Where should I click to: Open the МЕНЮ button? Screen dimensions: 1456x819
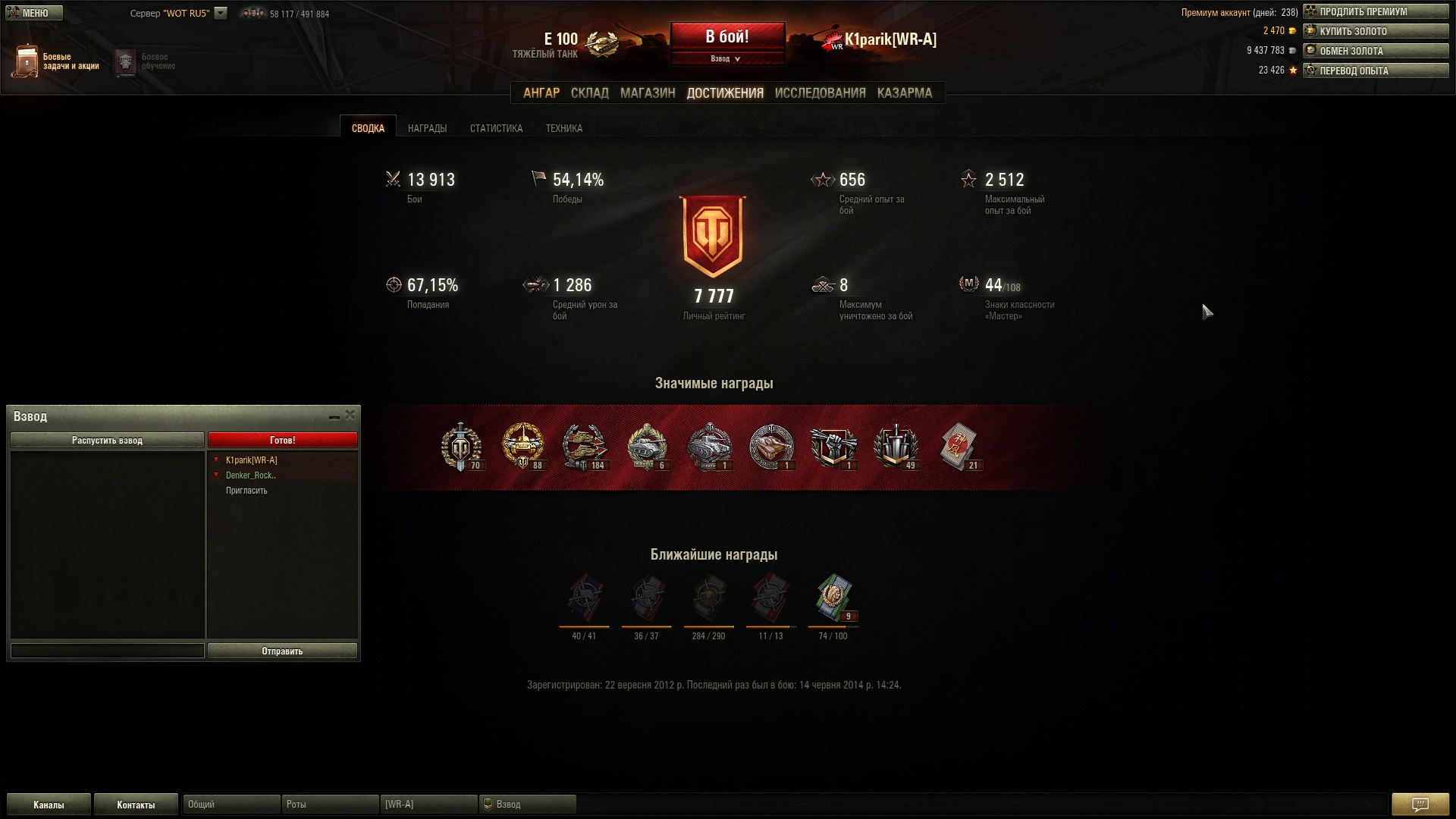click(34, 13)
